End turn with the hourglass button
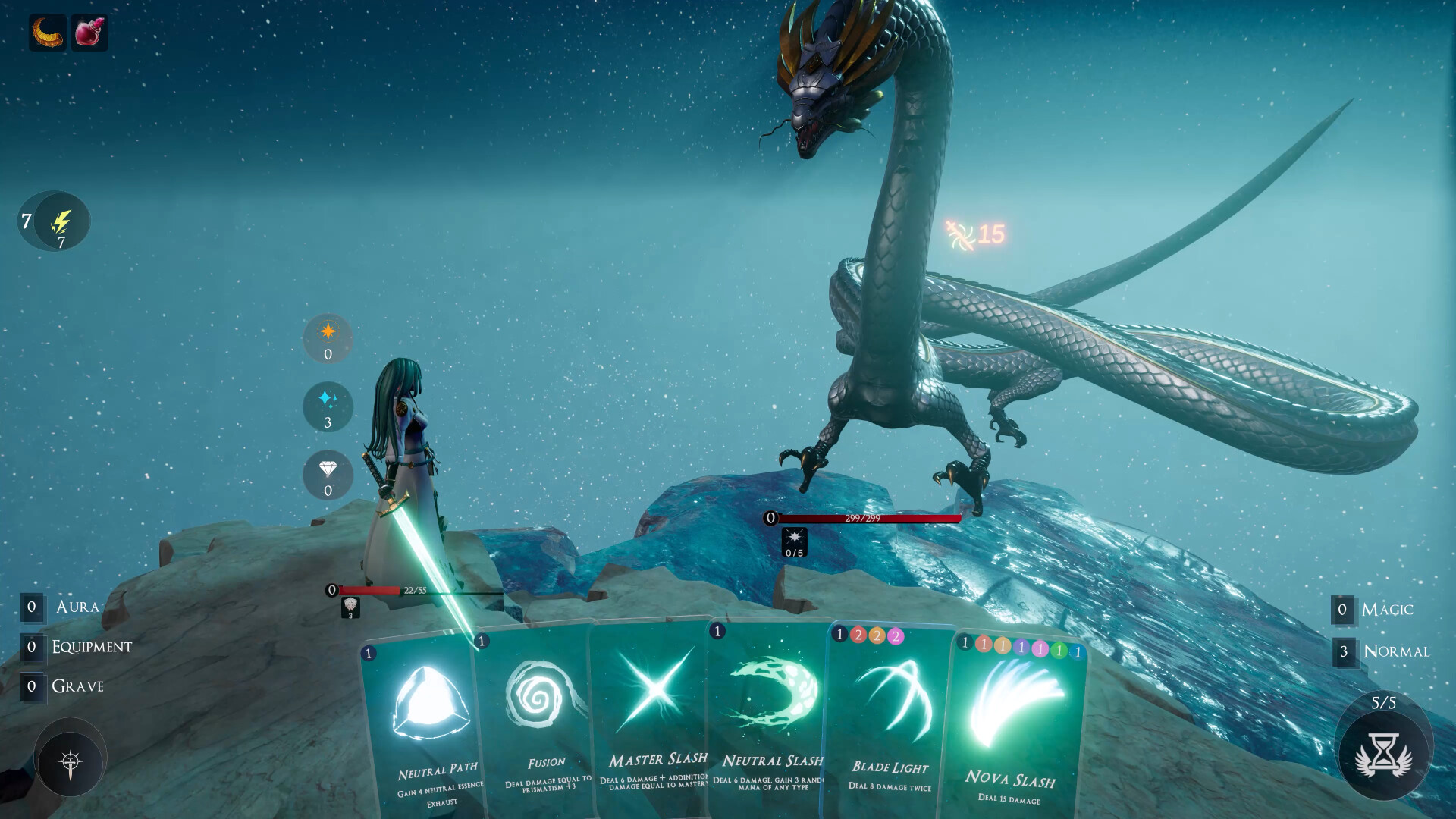Viewport: 1456px width, 819px height. pos(1383,755)
